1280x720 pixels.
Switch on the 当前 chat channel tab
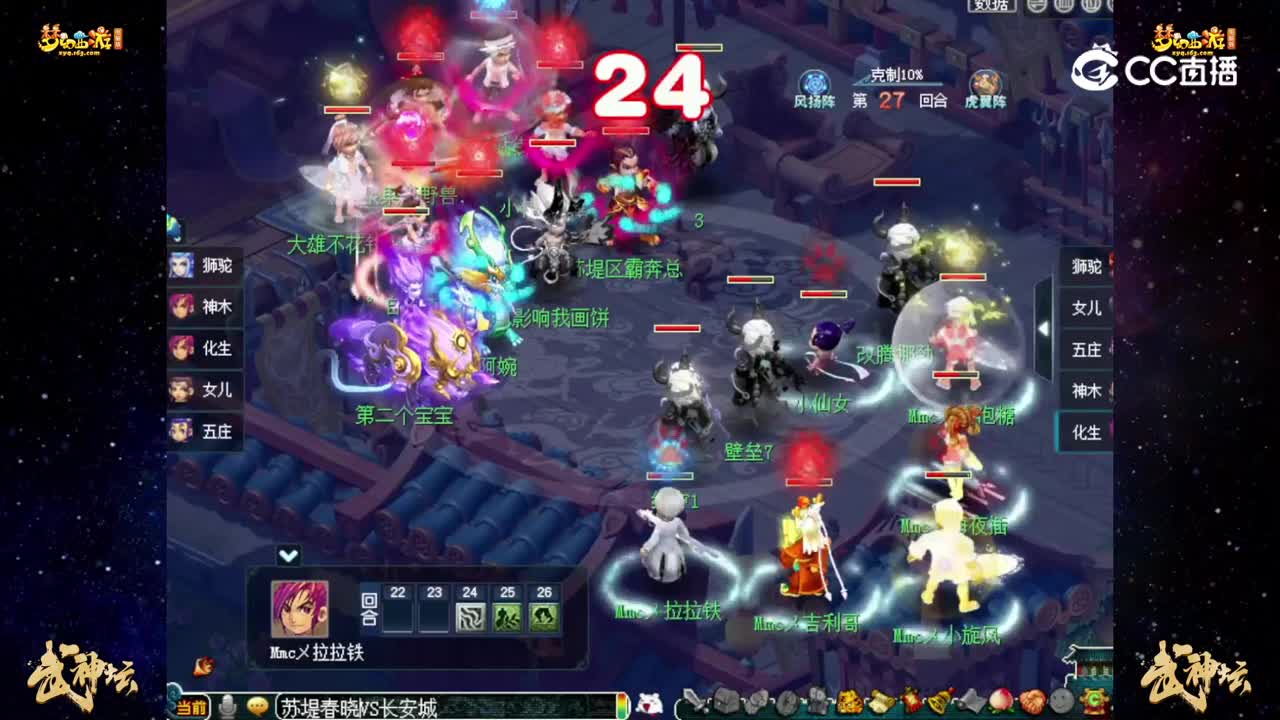192,706
